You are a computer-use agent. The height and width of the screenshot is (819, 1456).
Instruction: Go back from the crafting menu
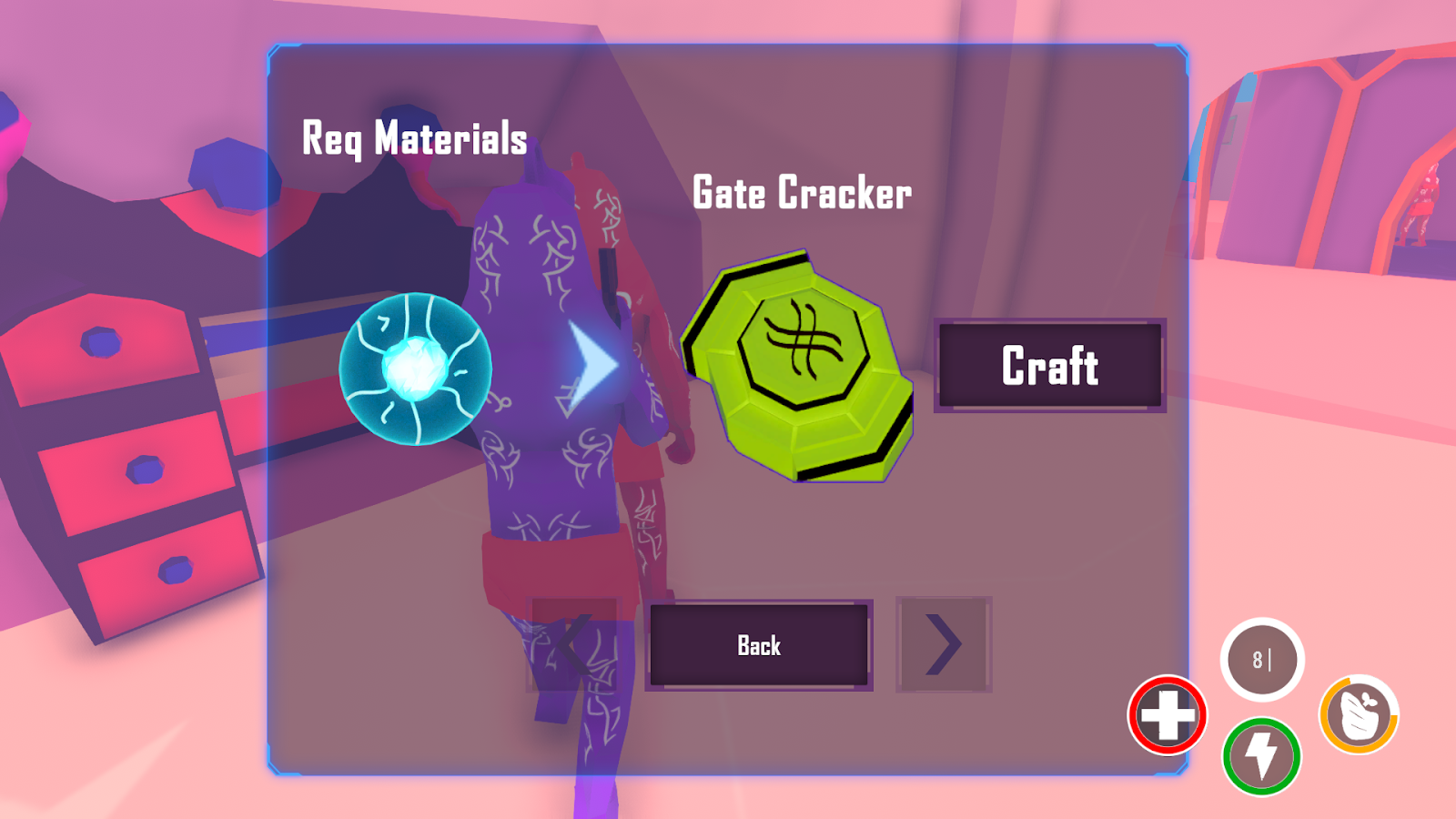(x=759, y=645)
